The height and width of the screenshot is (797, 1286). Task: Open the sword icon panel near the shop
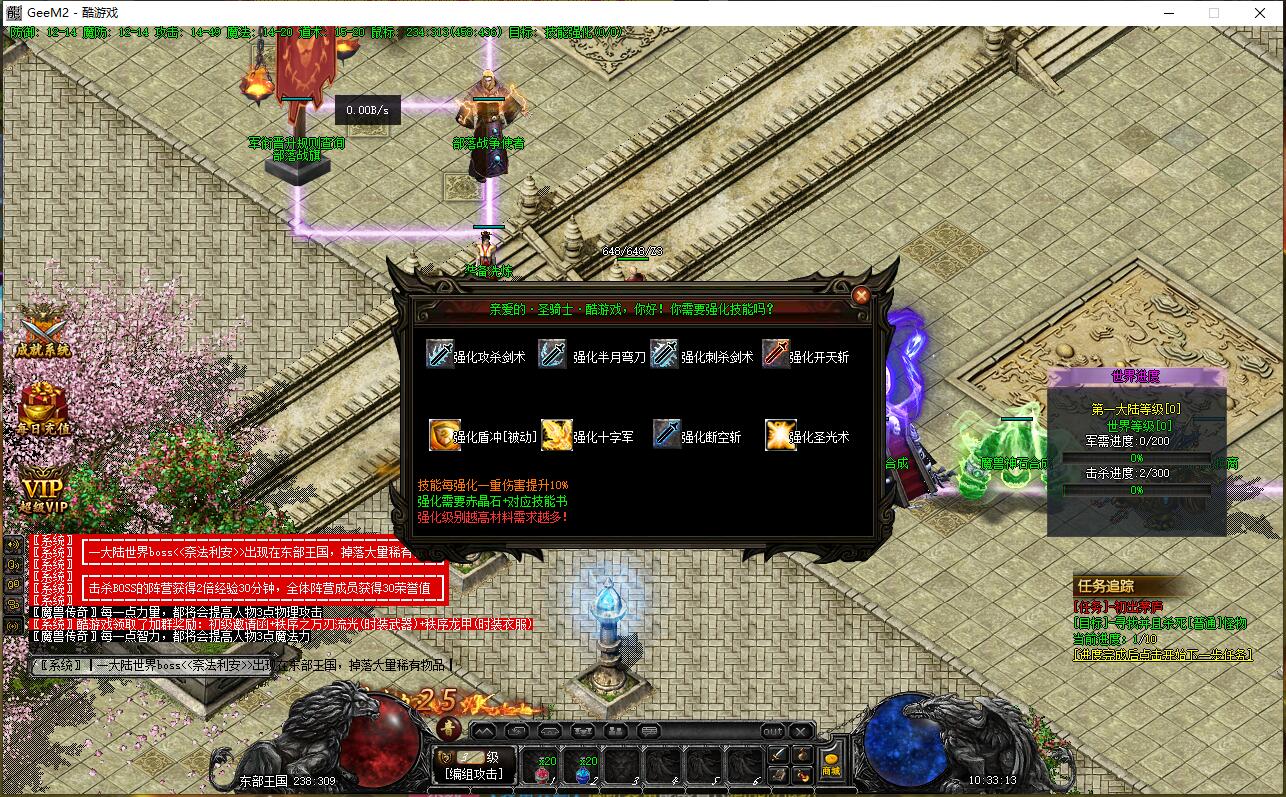click(779, 755)
